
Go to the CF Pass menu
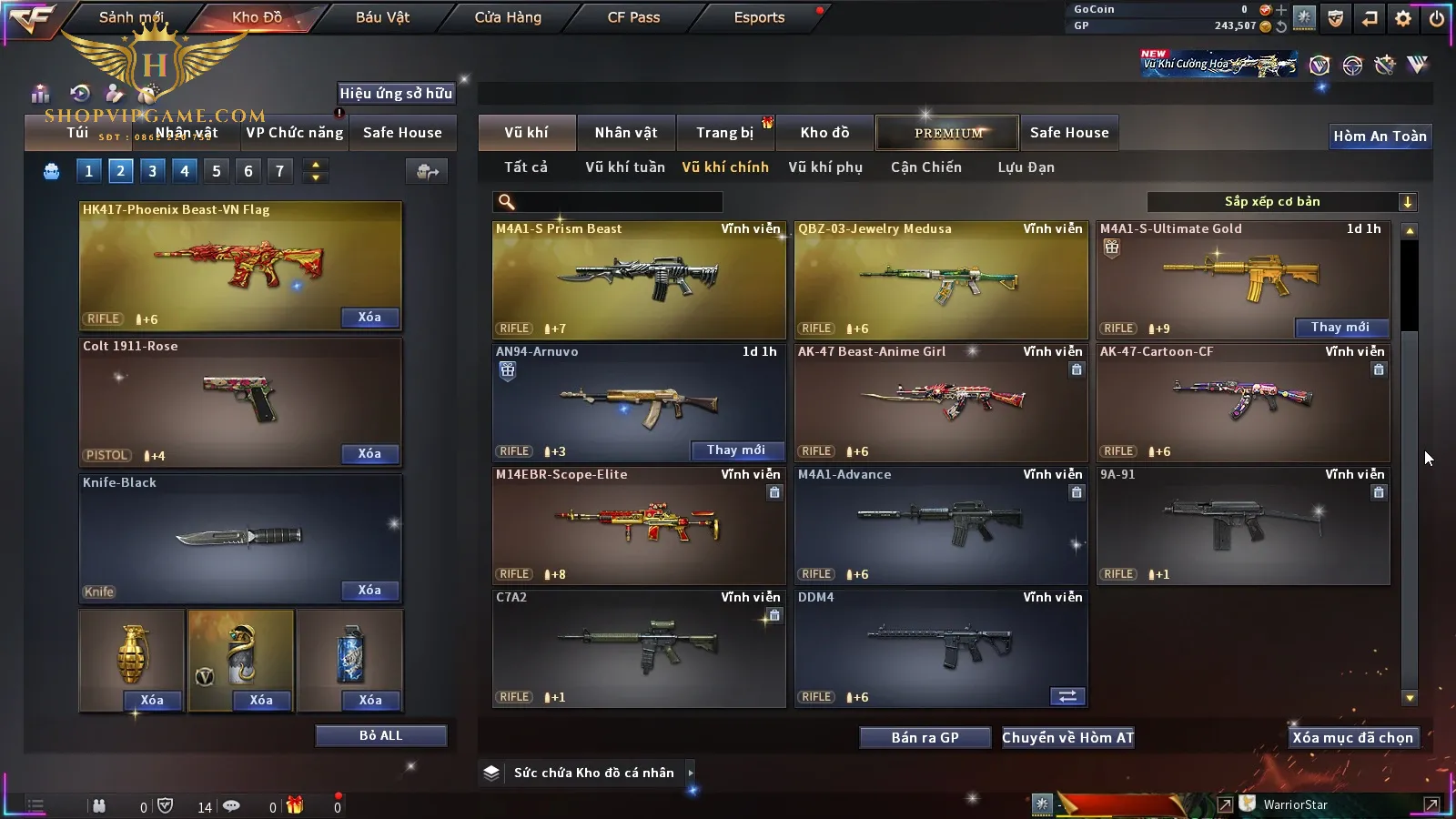click(x=633, y=17)
